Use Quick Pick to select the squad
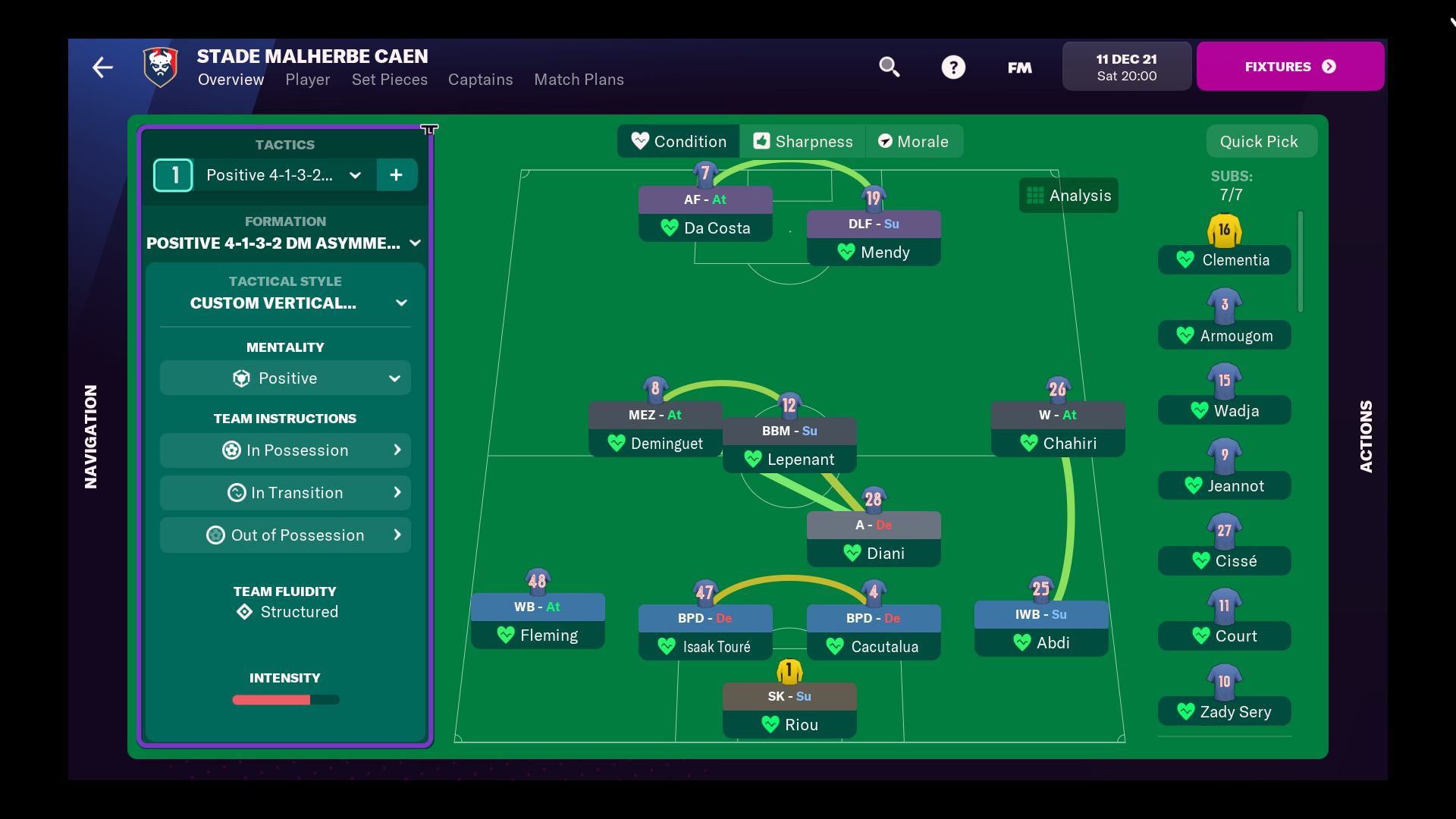This screenshot has width=1456, height=819. tap(1259, 142)
